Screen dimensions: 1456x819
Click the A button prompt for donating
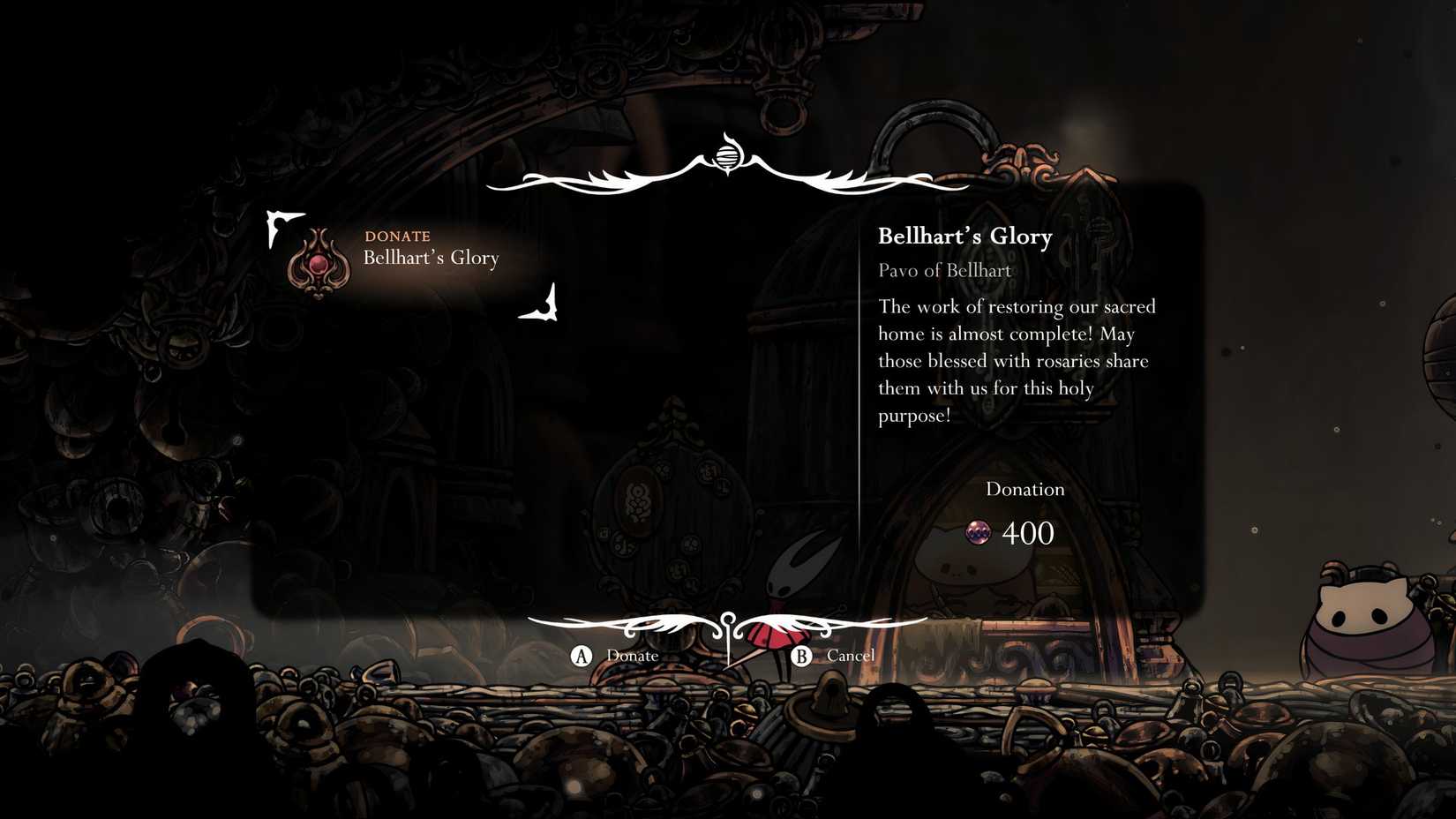pyautogui.click(x=582, y=656)
